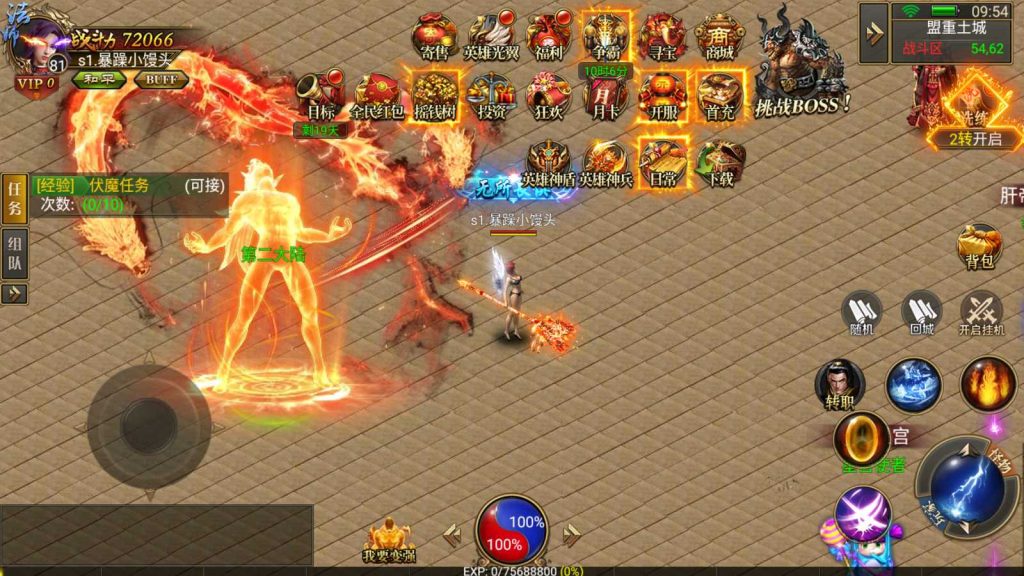
Task: Open the 商城 shop
Action: coord(719,37)
